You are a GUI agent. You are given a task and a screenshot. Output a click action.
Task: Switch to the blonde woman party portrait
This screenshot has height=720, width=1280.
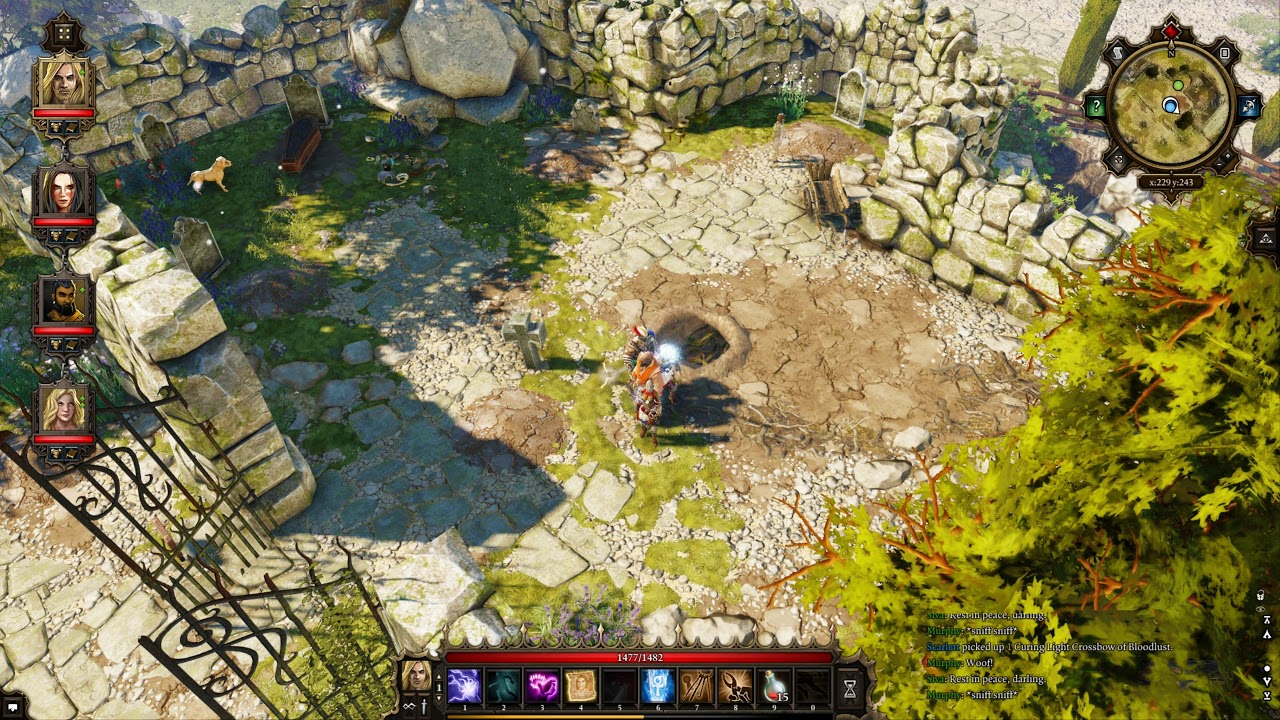coord(63,409)
